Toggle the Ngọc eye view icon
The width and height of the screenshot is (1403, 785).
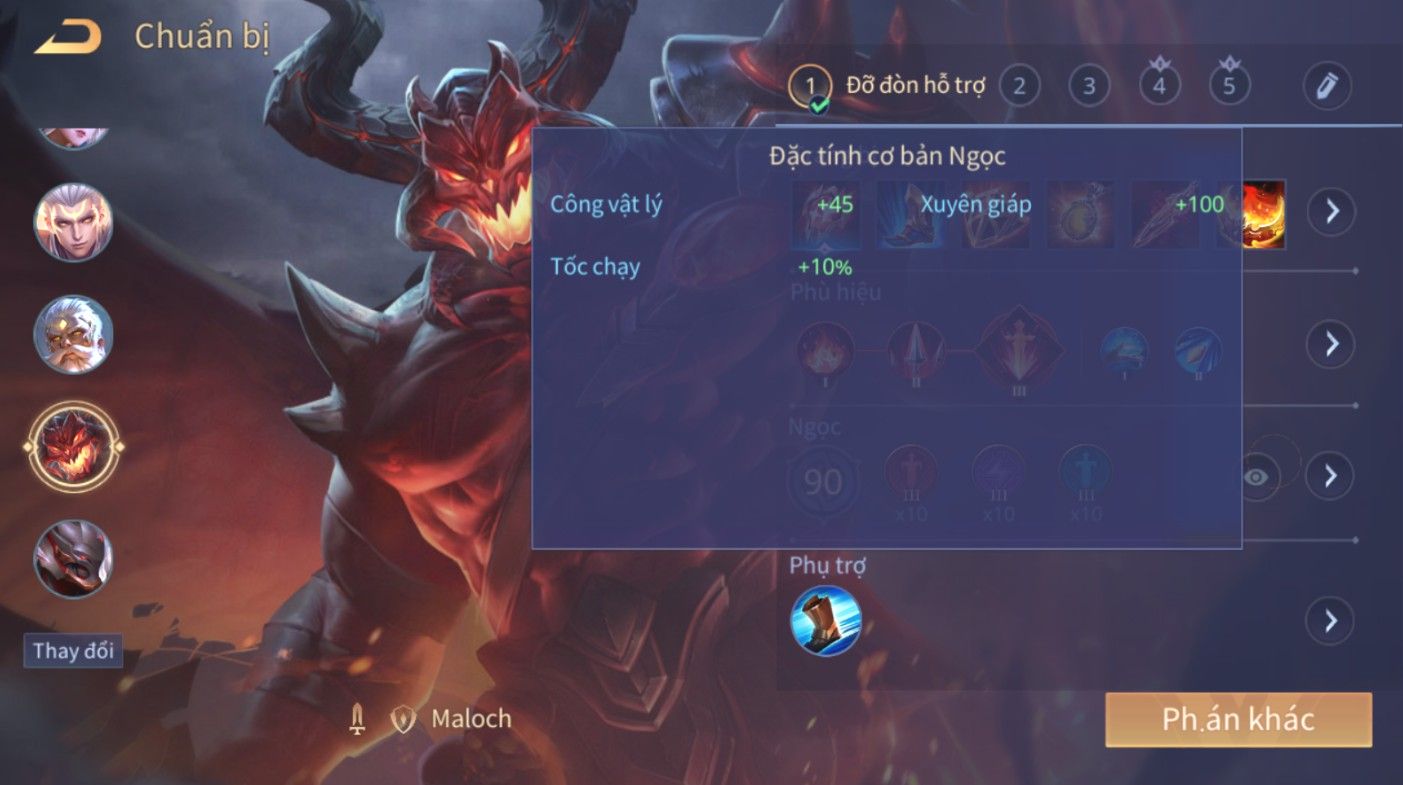coord(1256,476)
